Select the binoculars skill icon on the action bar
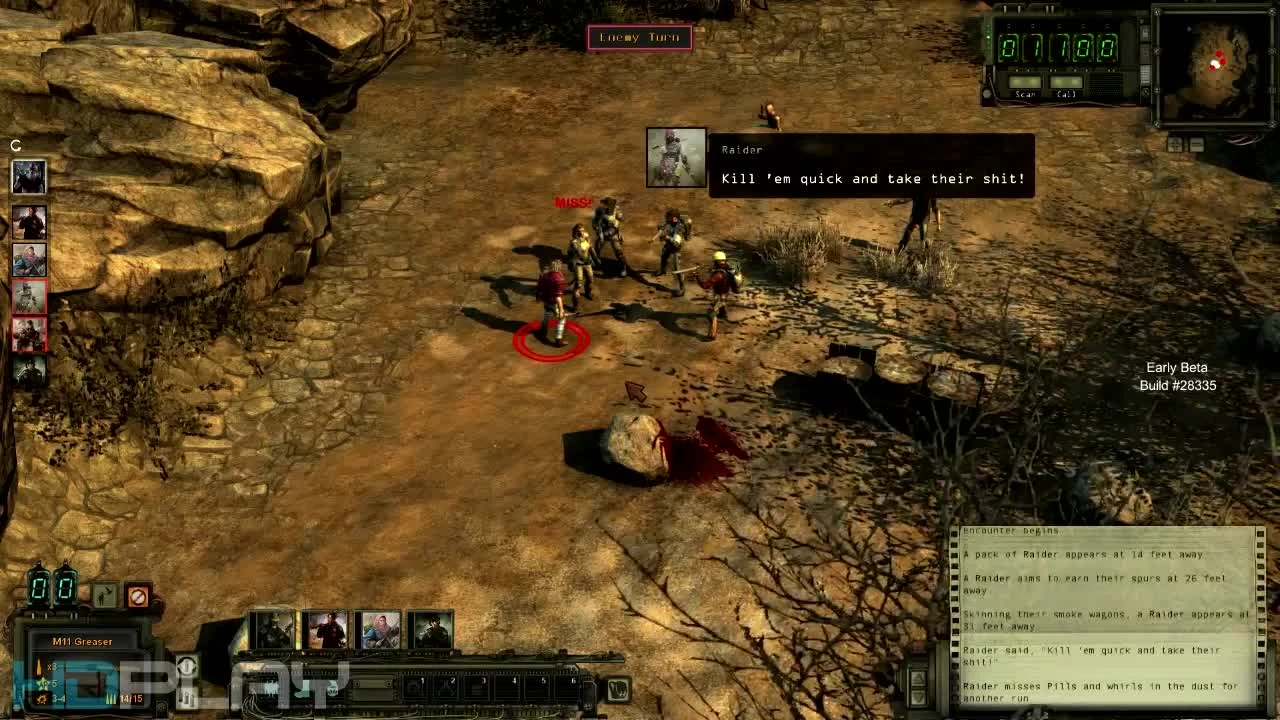 click(x=271, y=690)
